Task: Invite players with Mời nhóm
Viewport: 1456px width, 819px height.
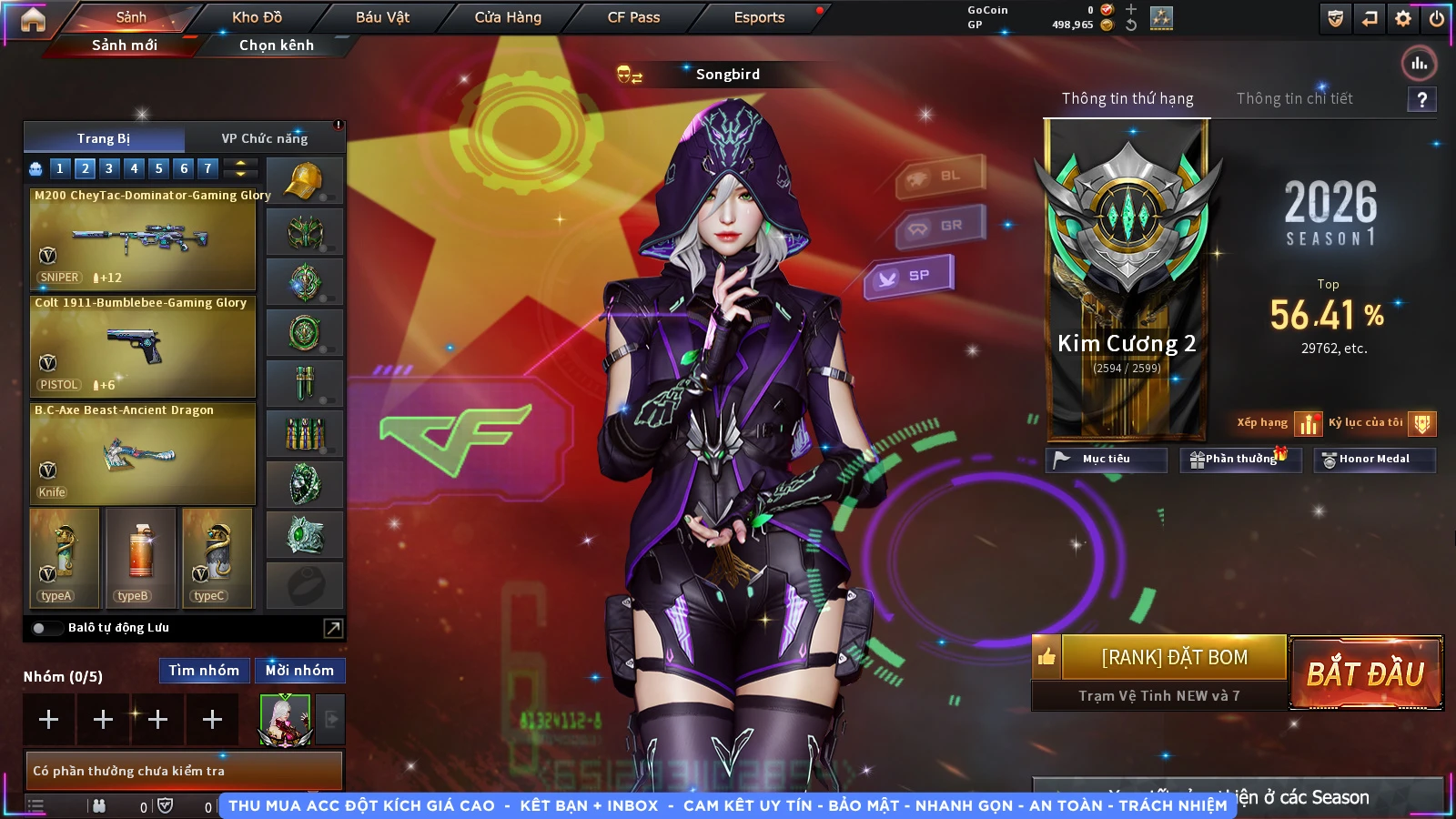Action: point(299,671)
